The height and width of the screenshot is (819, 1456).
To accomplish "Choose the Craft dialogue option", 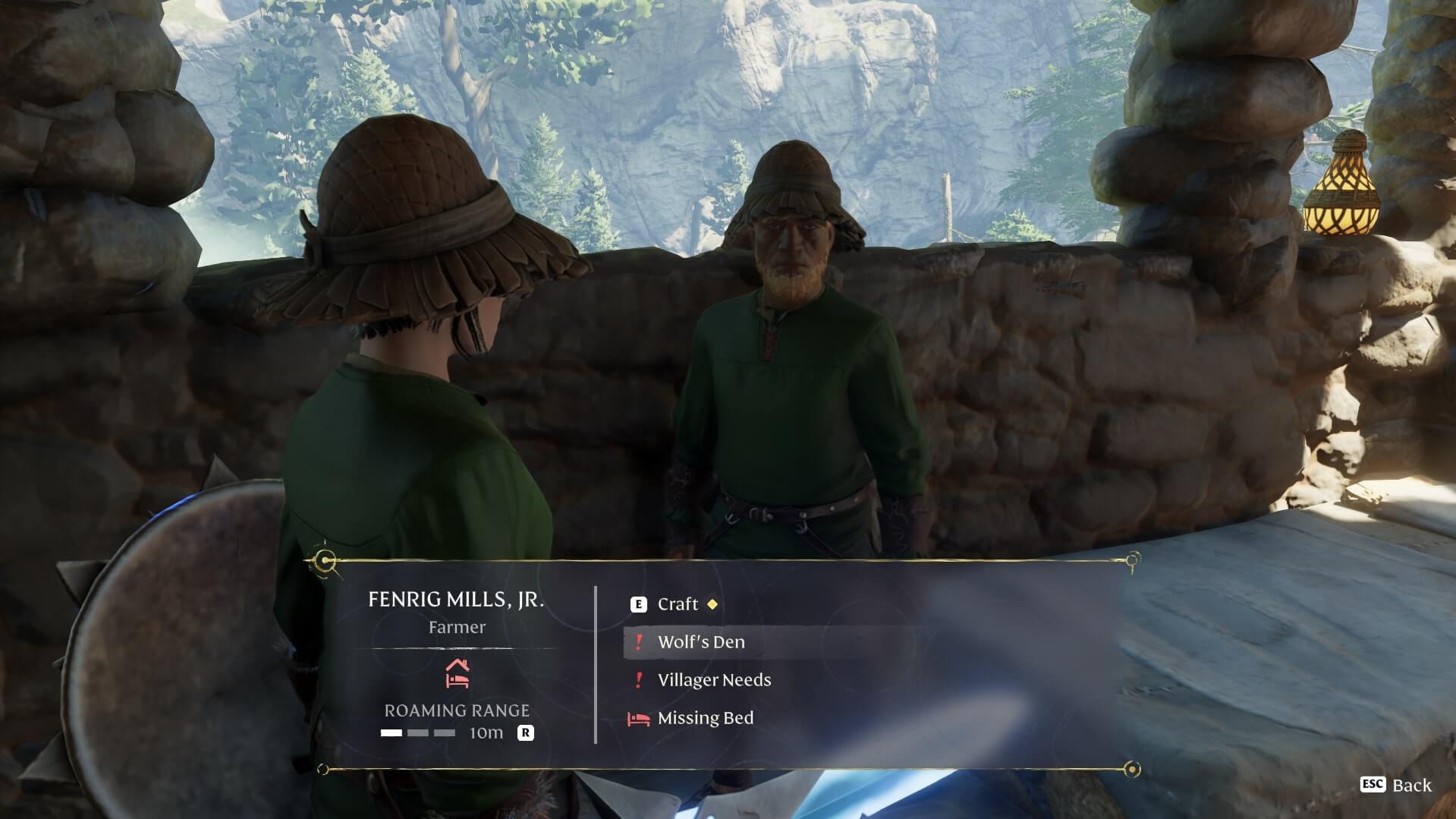I will click(677, 604).
